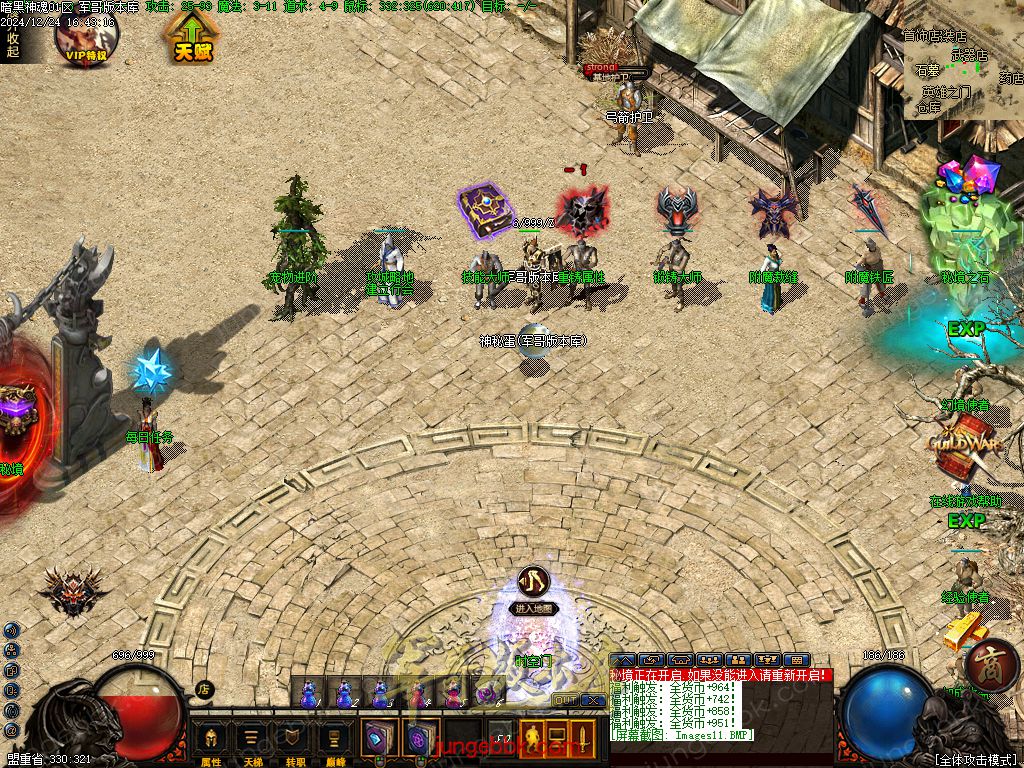Viewport: 1024px width, 768px height.
Task: Use the red potion in belt slot 4
Action: pyautogui.click(x=417, y=692)
